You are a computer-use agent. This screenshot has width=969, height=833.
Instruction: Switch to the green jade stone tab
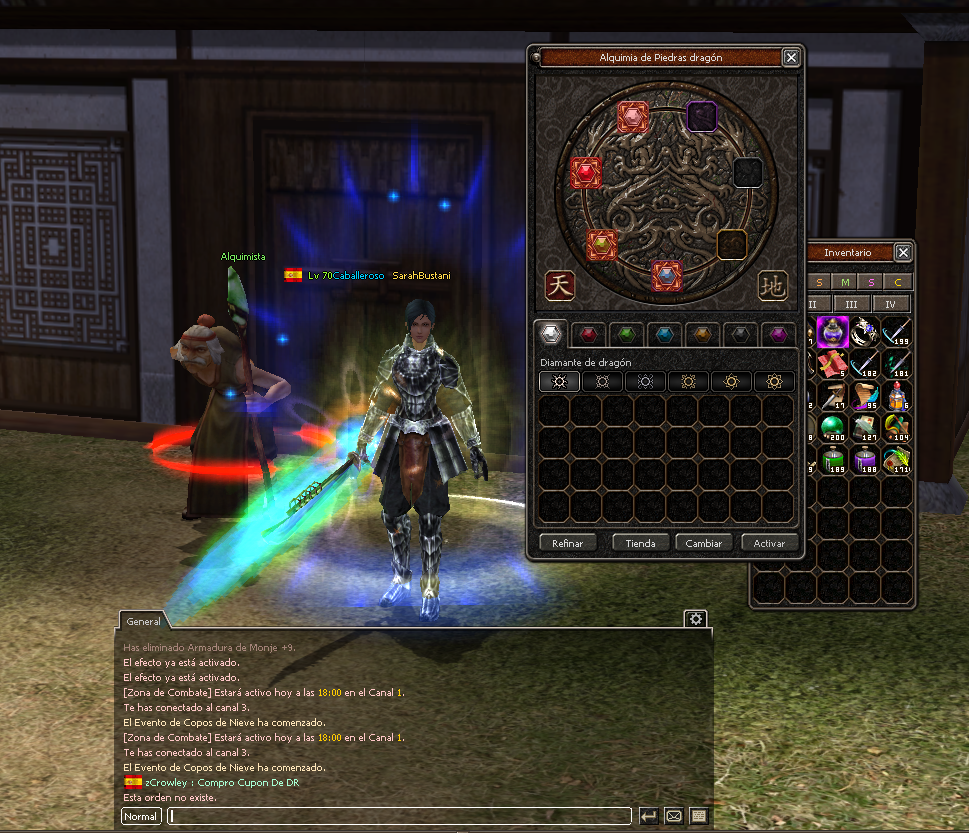626,334
